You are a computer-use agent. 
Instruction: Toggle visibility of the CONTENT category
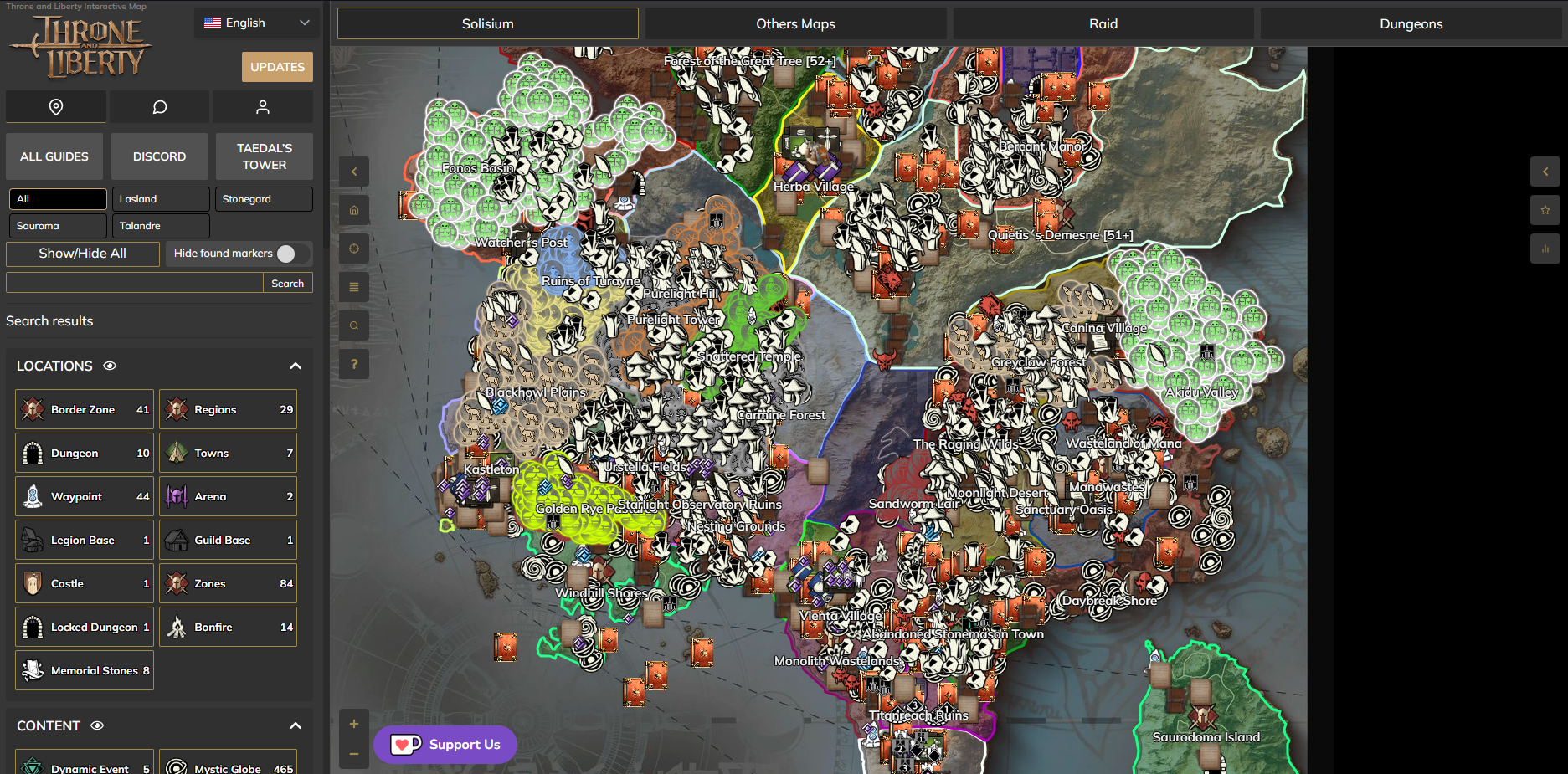(x=99, y=725)
